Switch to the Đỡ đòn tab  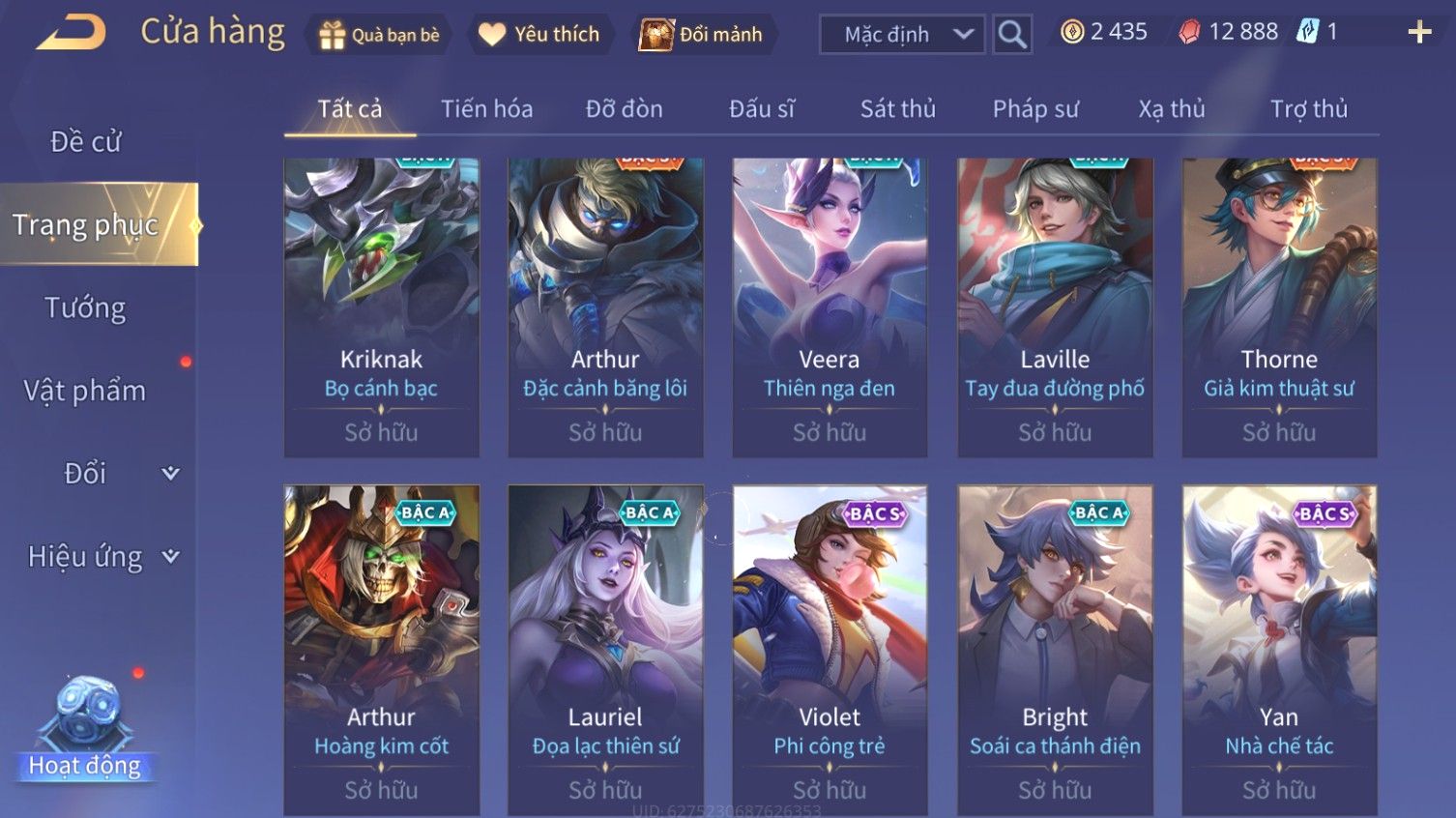point(624,109)
